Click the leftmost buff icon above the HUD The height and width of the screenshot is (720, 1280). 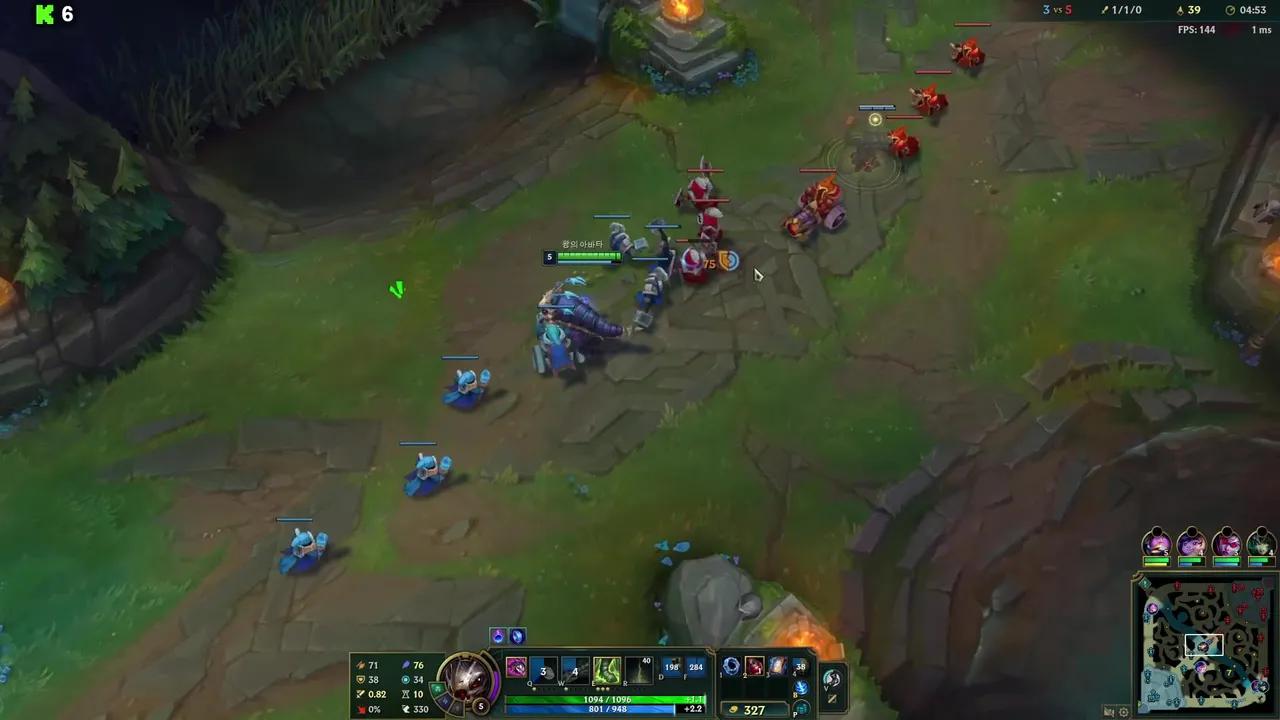pos(497,635)
